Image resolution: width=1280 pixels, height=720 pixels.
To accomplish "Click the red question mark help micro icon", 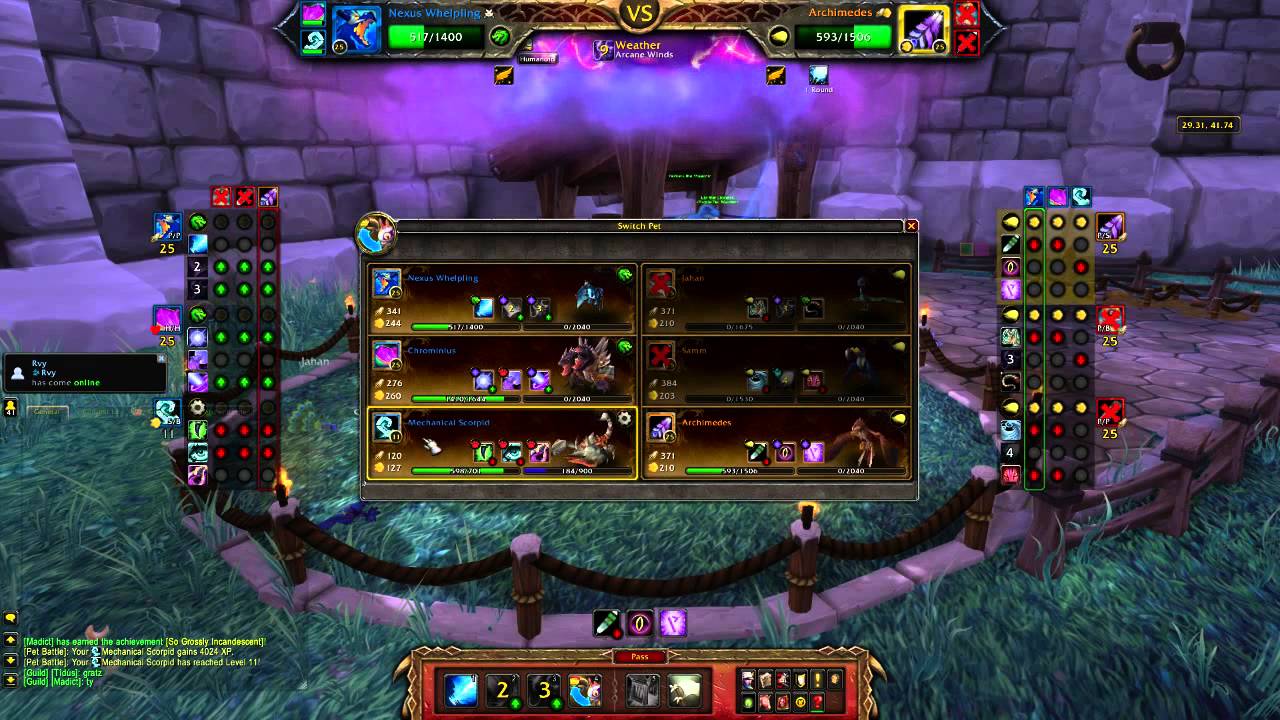I will 817,703.
